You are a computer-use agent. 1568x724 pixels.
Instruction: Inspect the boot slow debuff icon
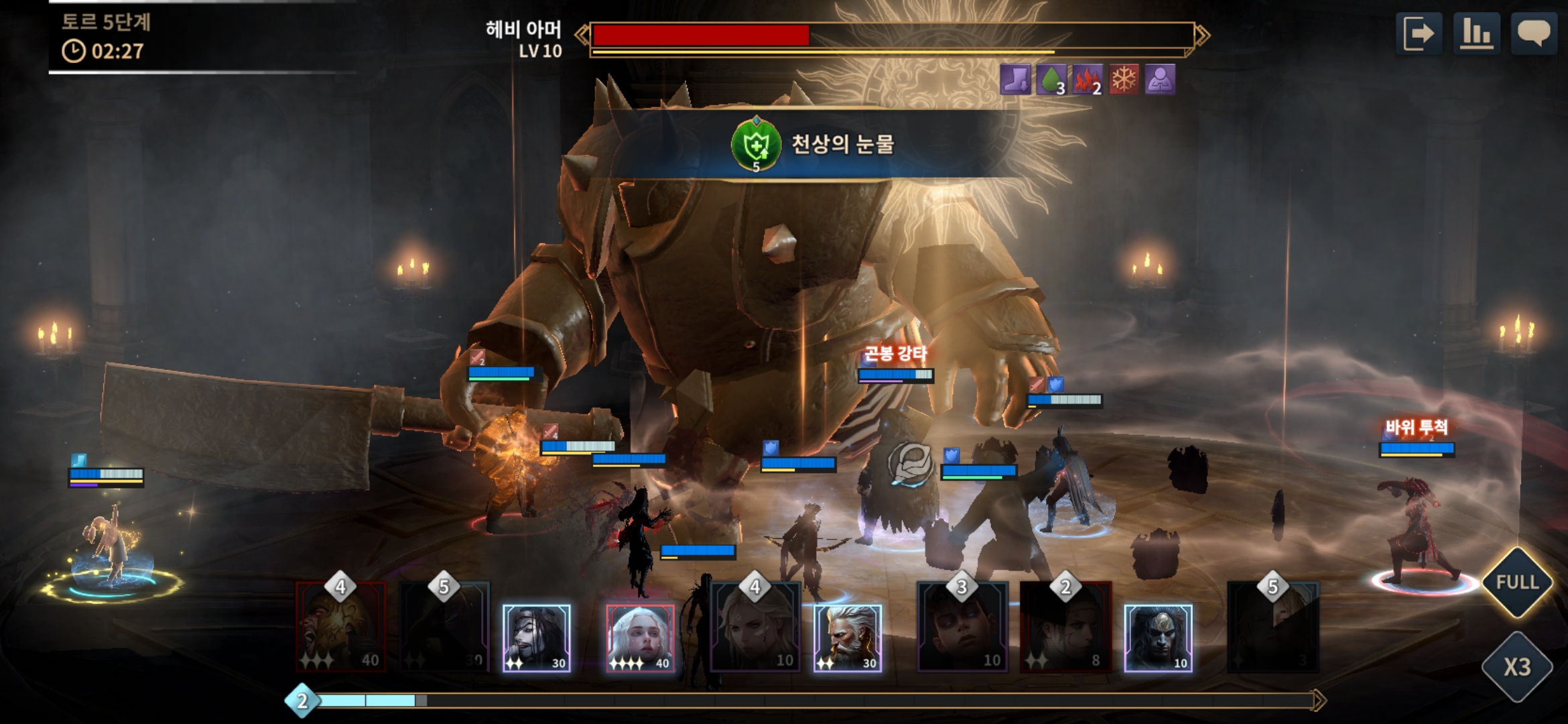point(1015,80)
